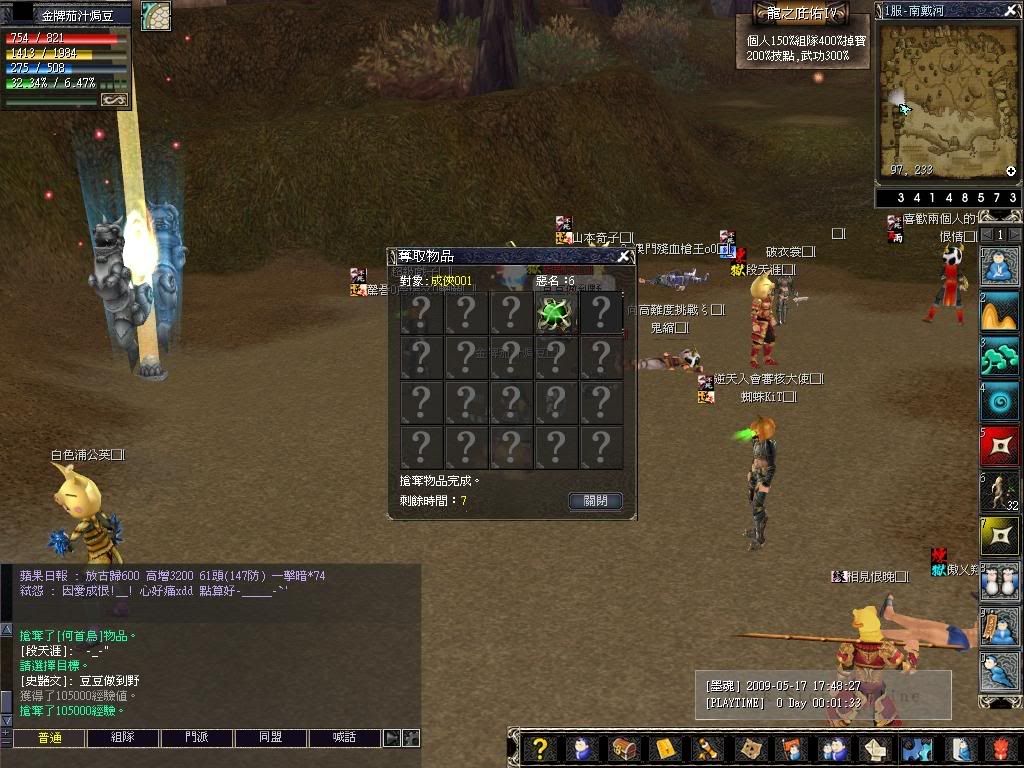
Task: Click the minimap of 南戴河
Action: click(947, 102)
